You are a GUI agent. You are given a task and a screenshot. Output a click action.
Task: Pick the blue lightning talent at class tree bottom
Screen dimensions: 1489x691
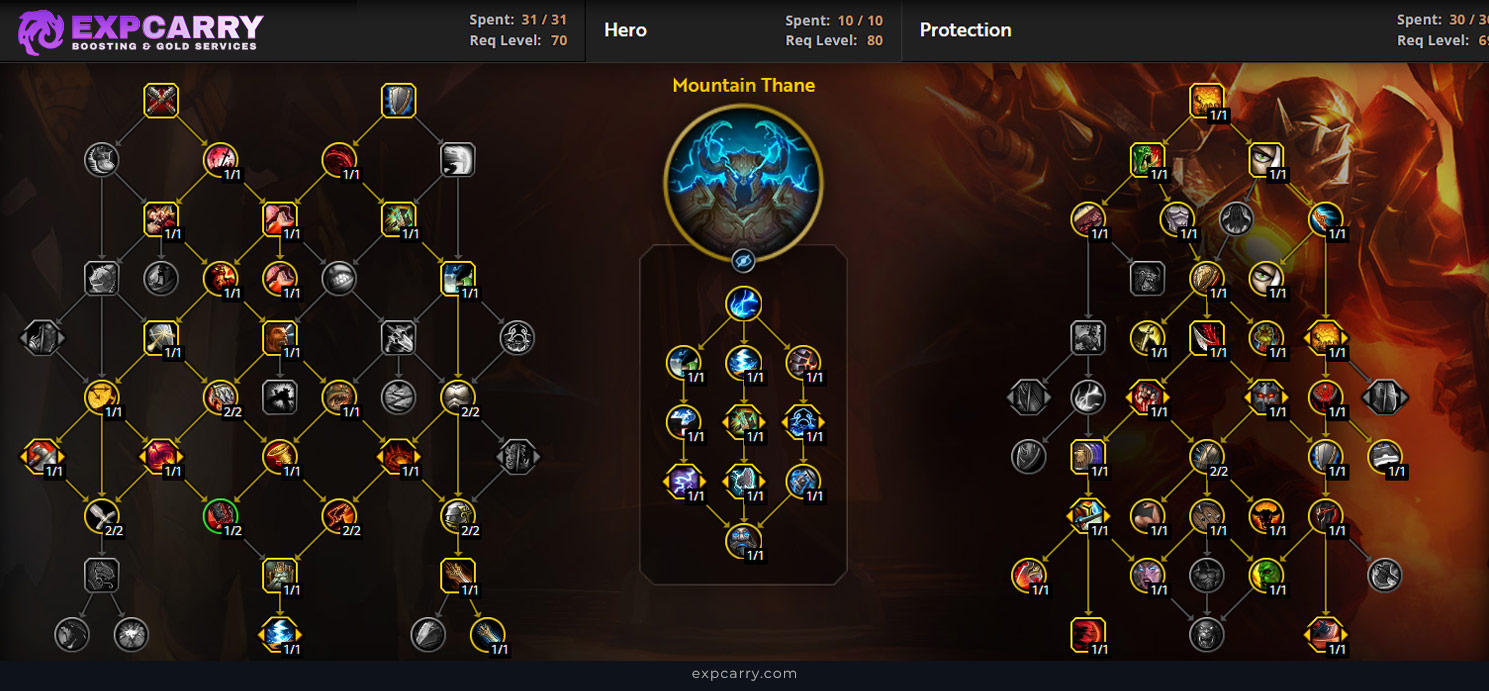coord(279,634)
